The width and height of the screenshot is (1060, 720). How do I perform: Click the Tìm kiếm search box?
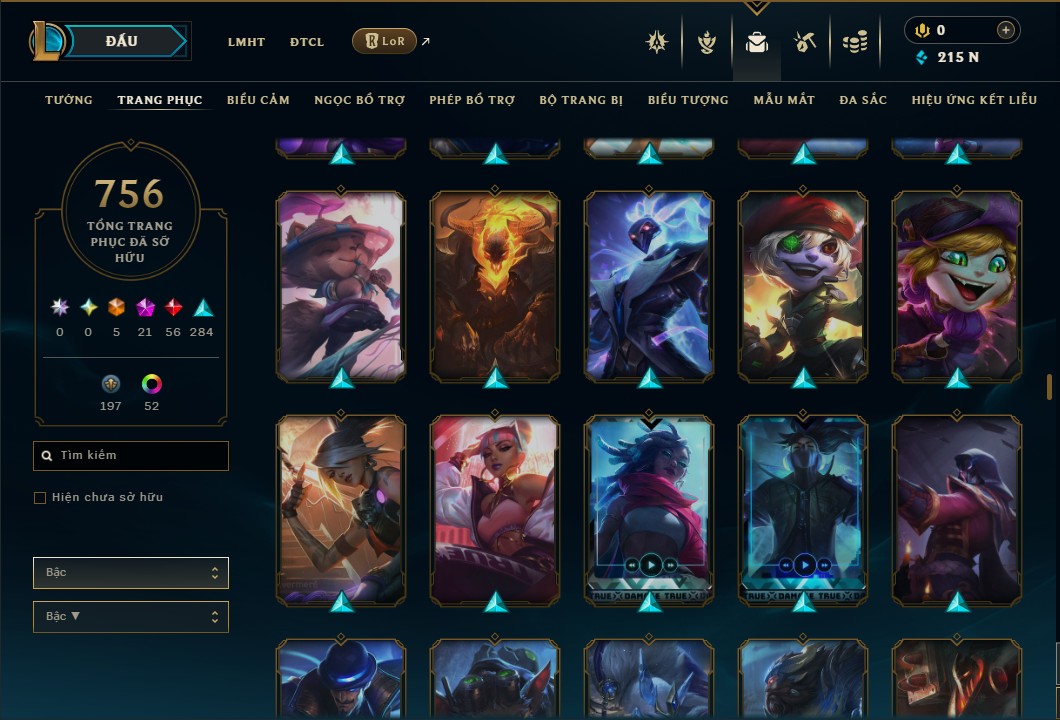pyautogui.click(x=131, y=456)
